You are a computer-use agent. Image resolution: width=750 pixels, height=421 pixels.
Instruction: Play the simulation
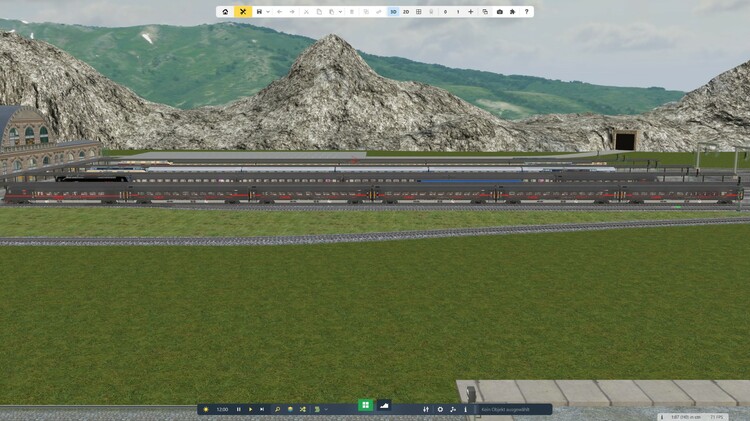tap(250, 409)
